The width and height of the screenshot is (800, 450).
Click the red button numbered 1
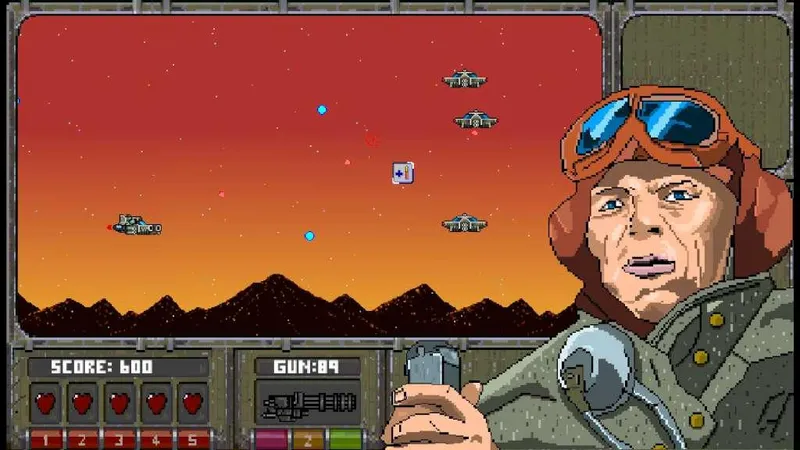point(45,439)
